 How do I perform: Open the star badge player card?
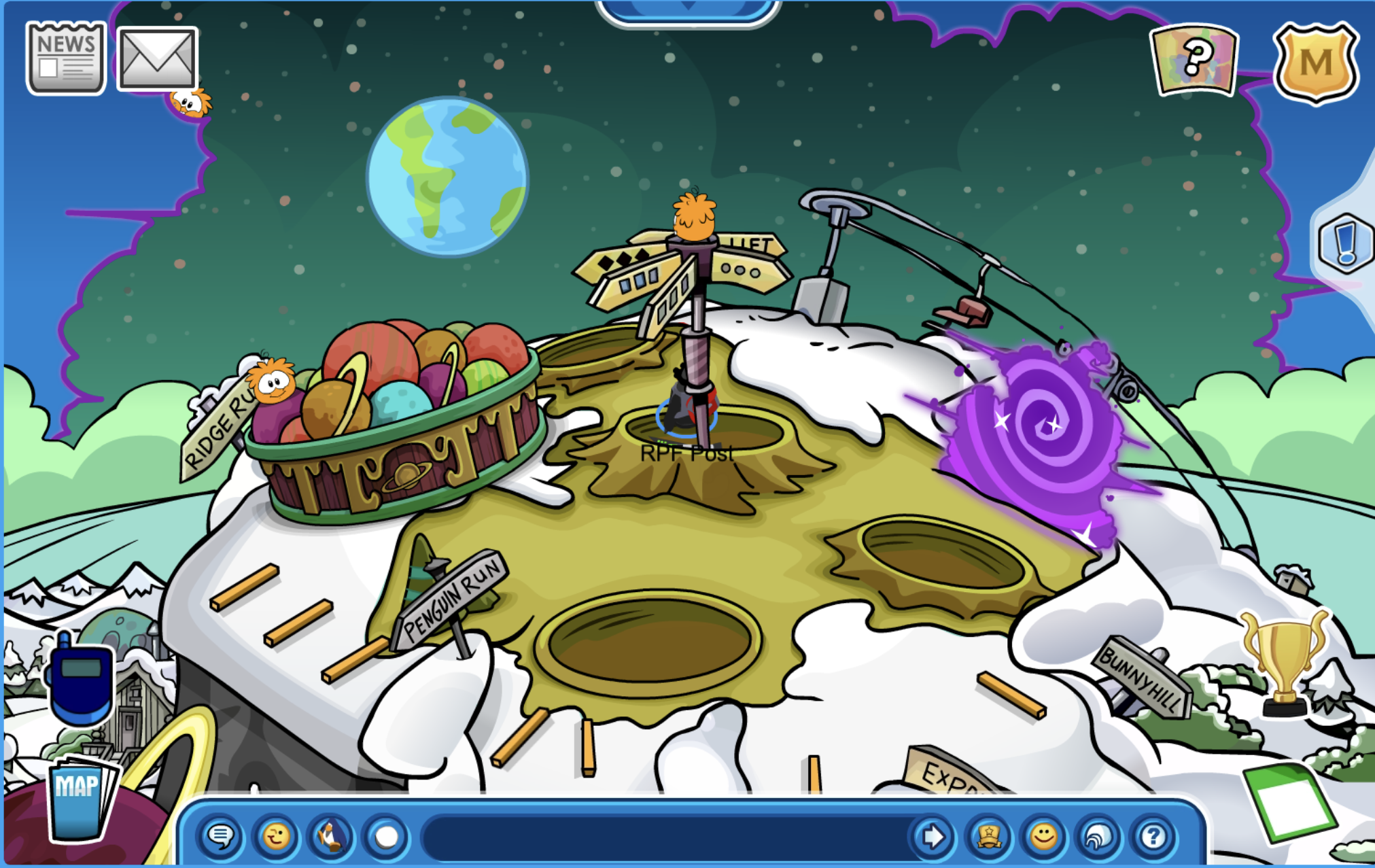988,836
